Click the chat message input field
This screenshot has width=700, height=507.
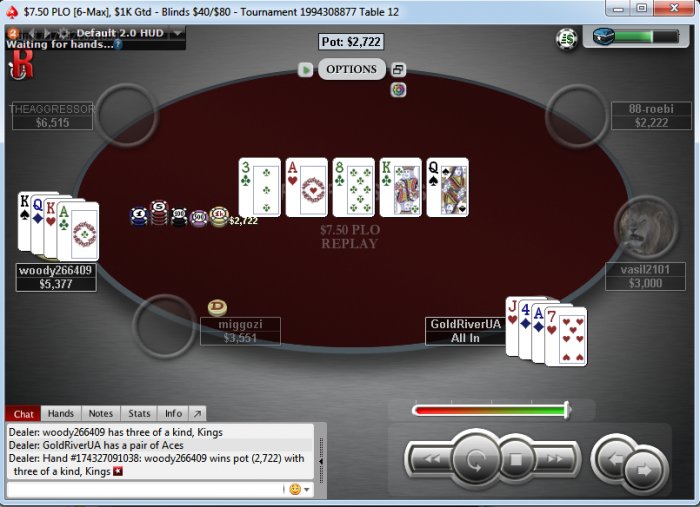tap(145, 489)
